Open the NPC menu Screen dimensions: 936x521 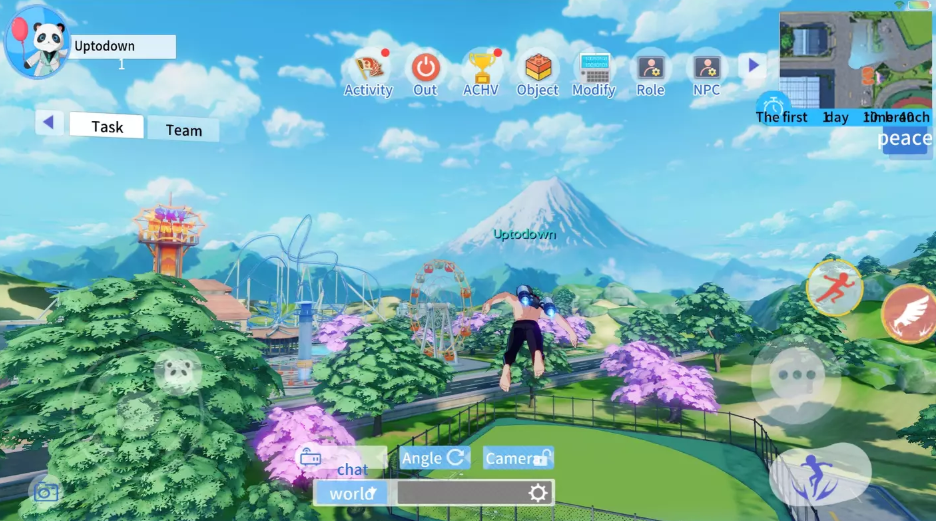[707, 70]
